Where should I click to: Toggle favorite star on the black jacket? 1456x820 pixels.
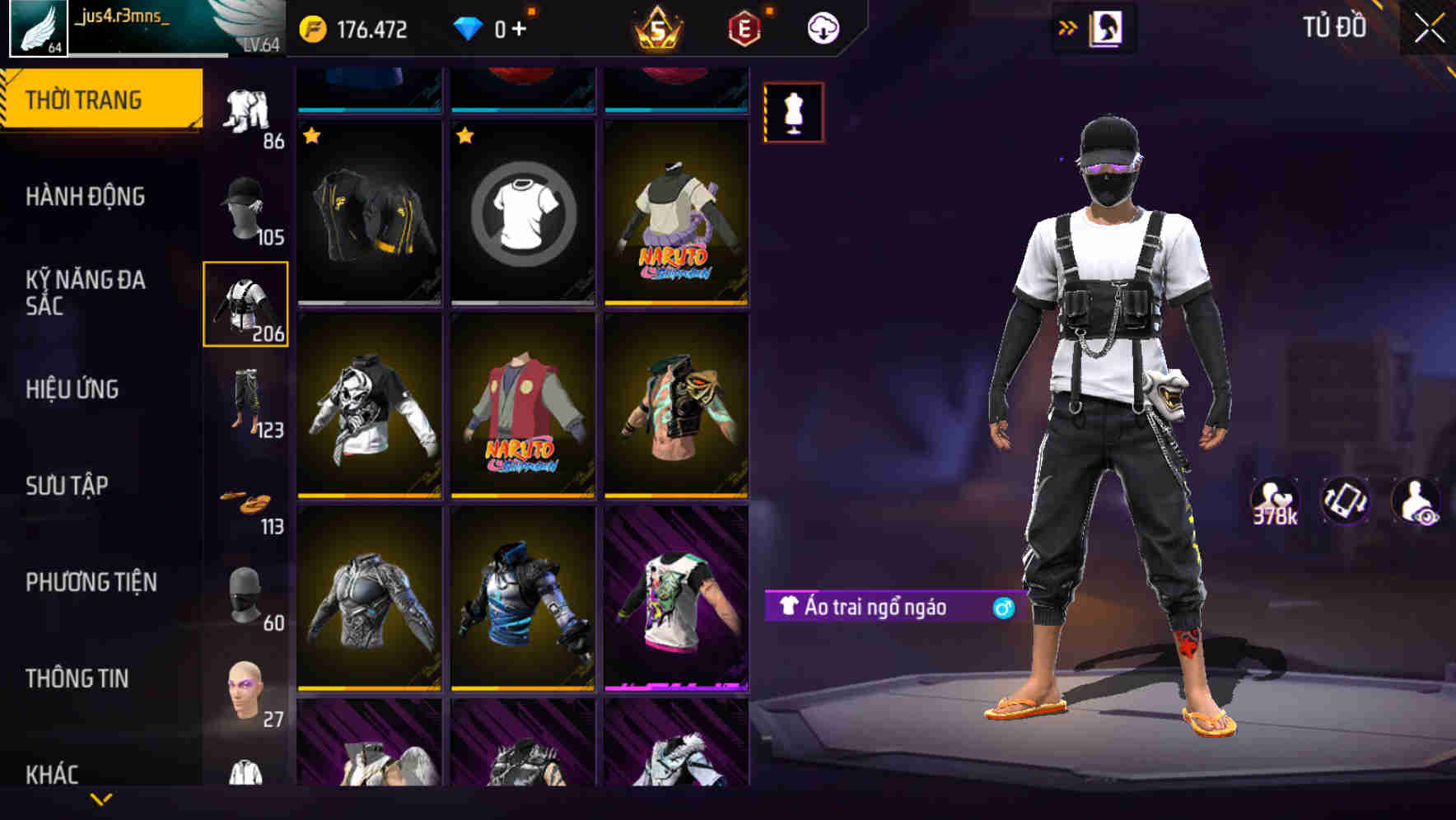pyautogui.click(x=312, y=133)
